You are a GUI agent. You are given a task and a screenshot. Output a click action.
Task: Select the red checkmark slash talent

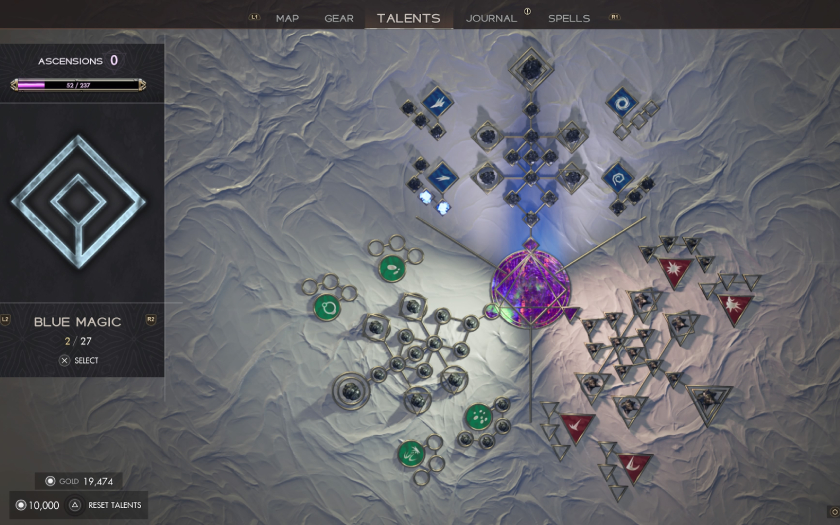[578, 424]
